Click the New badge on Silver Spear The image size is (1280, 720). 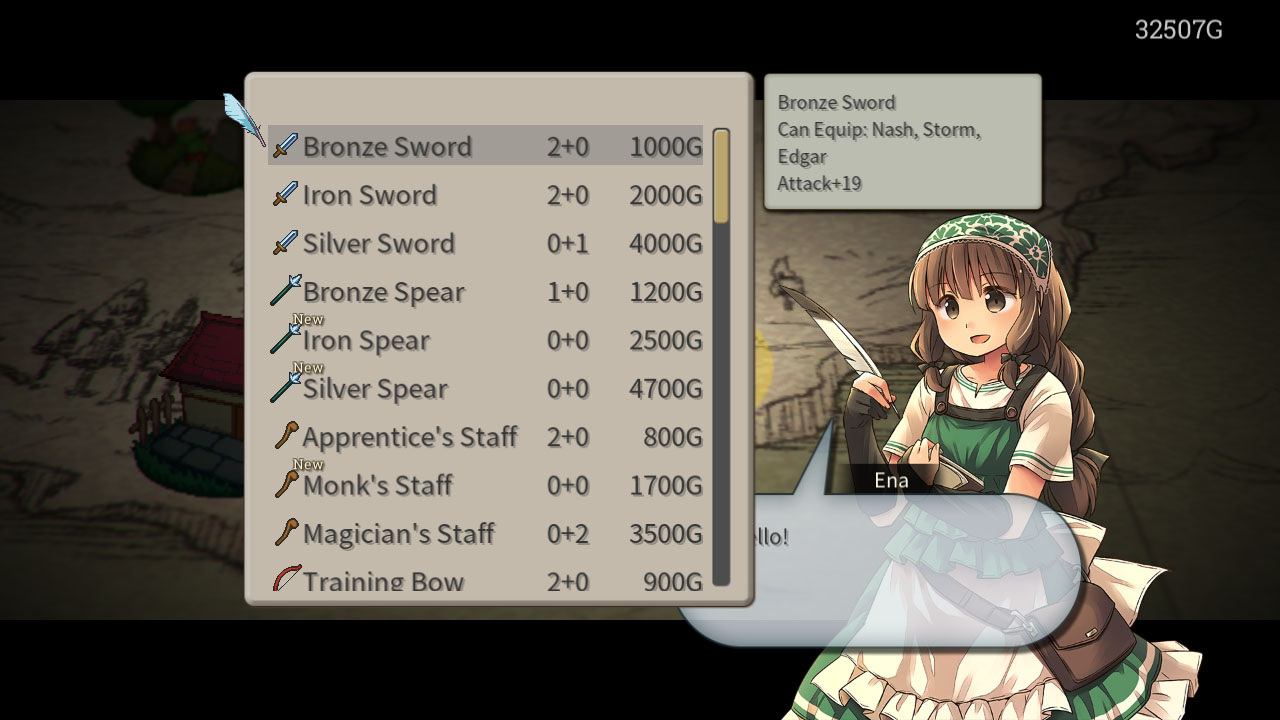[307, 367]
